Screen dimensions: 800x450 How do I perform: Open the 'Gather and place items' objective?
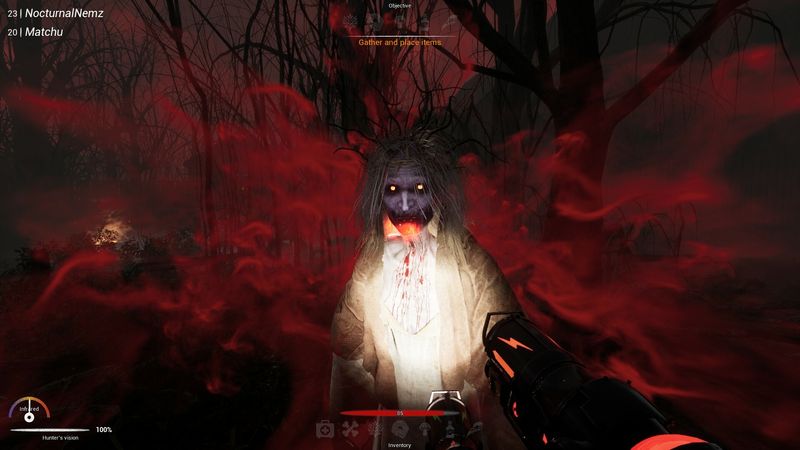click(399, 42)
